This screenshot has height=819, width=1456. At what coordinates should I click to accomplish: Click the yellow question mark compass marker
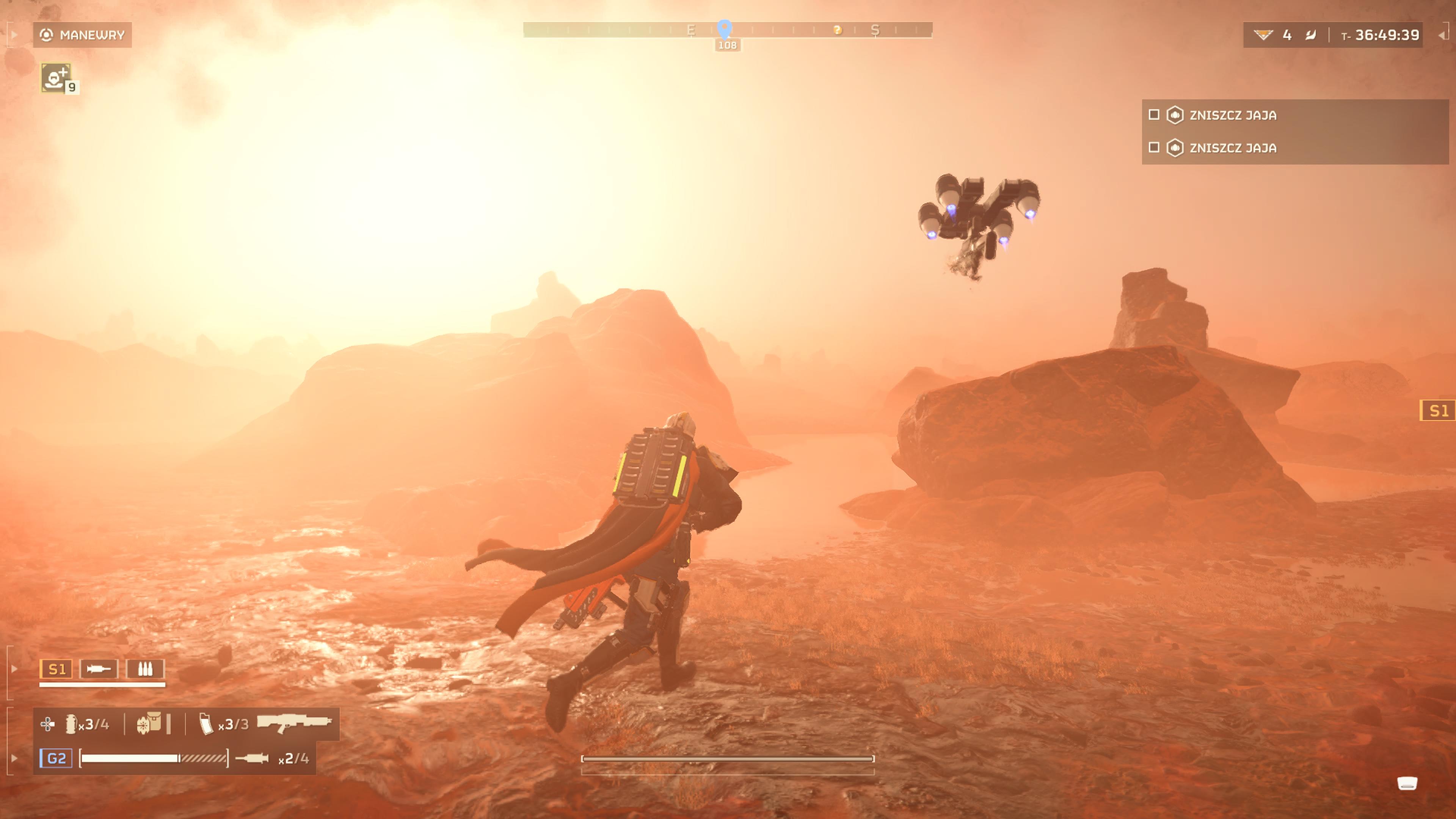click(838, 30)
